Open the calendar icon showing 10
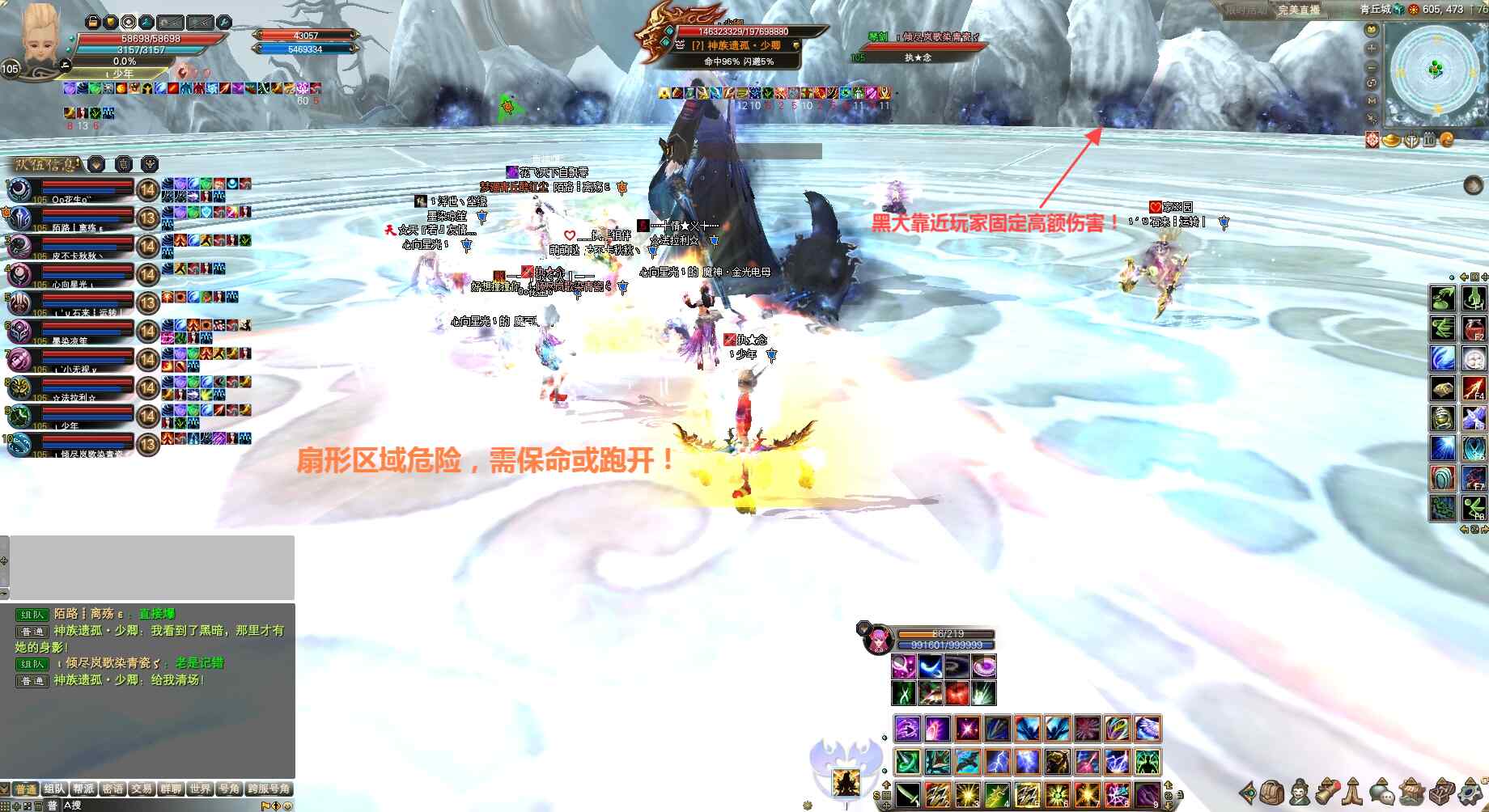 1429,140
